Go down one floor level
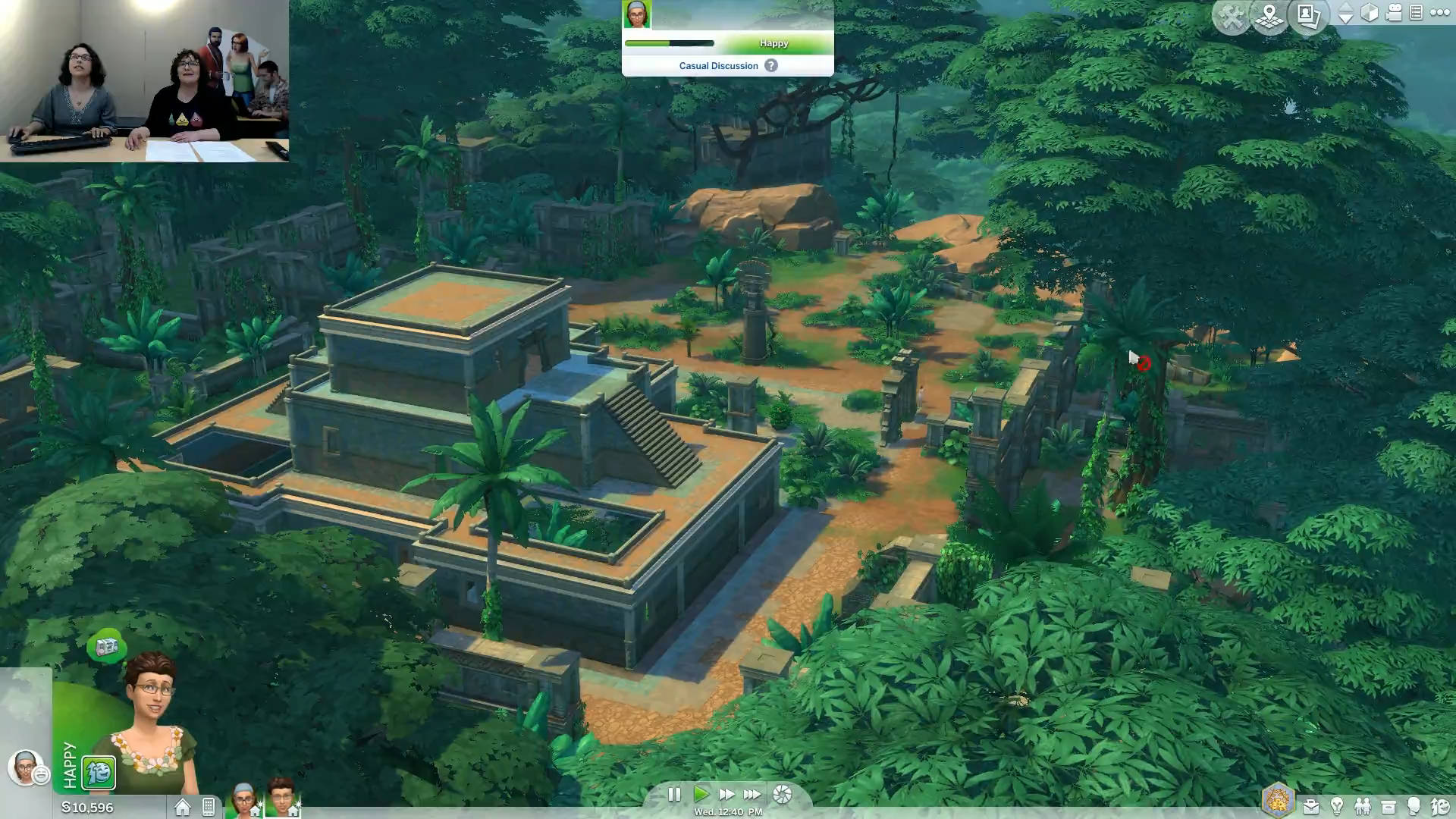The height and width of the screenshot is (819, 1456). (1346, 19)
